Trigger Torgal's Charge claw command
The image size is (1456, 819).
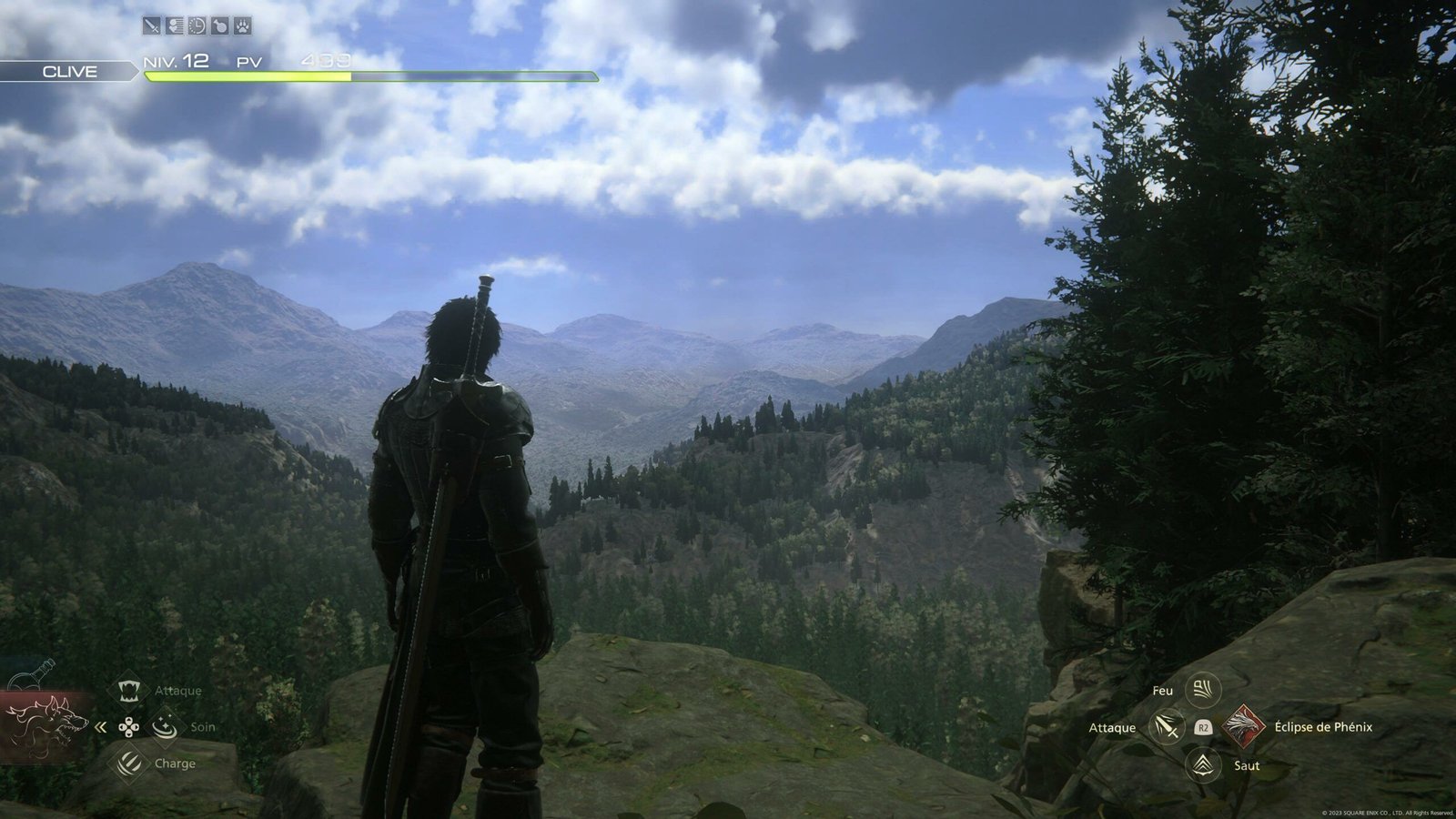(x=128, y=763)
